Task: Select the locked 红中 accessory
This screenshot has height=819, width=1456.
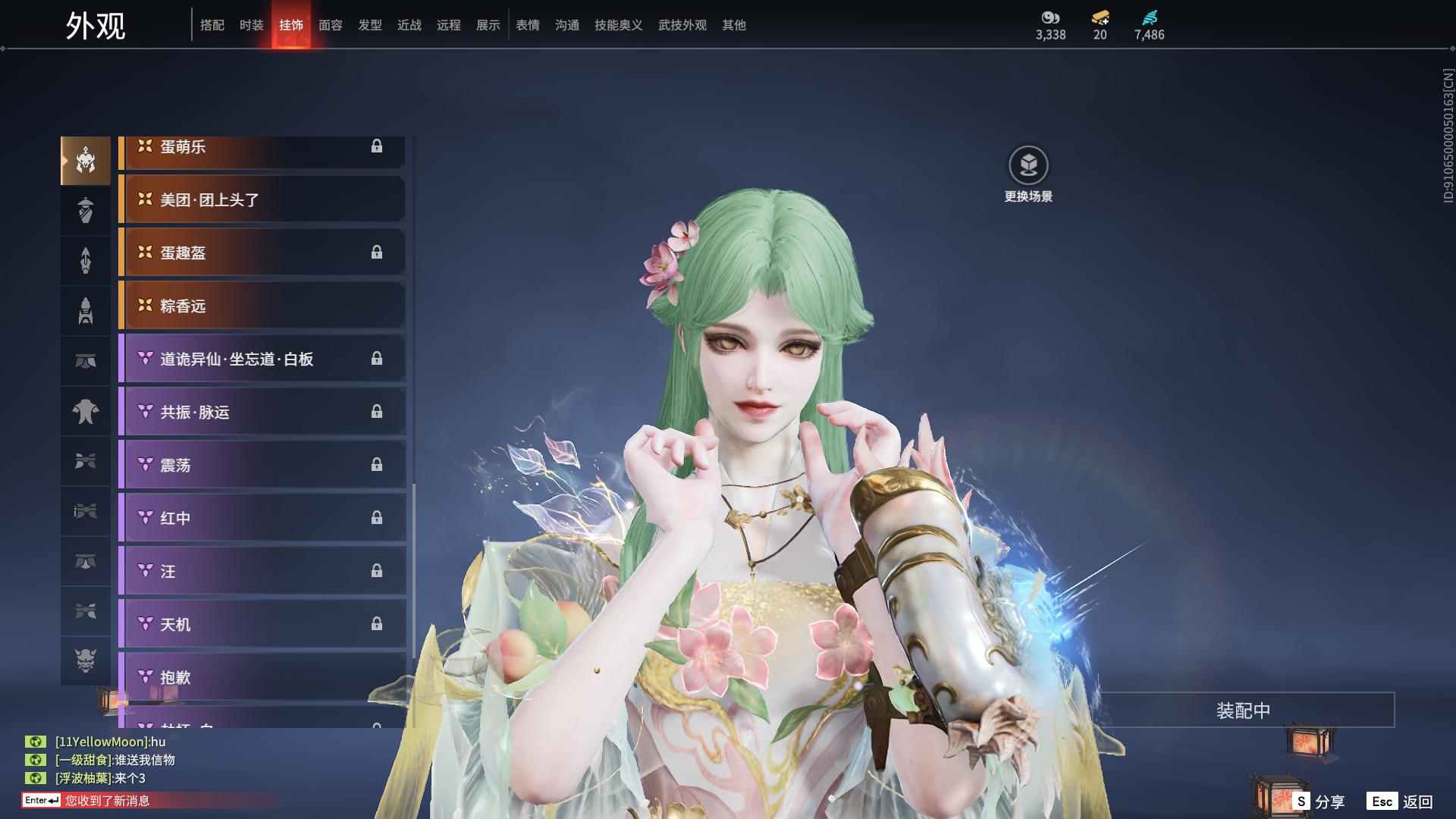Action: point(262,519)
